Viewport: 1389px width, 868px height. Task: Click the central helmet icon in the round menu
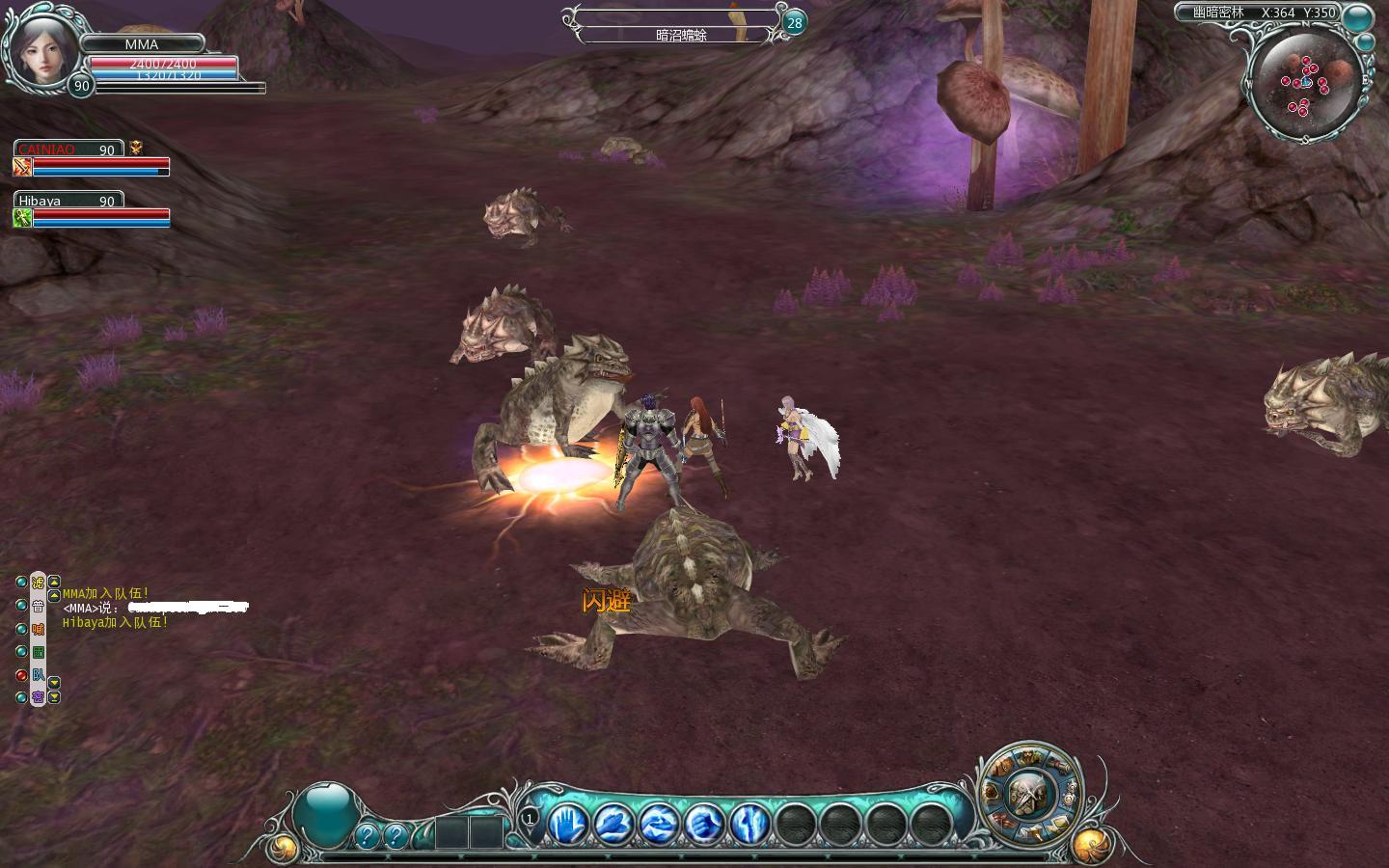(x=1028, y=795)
